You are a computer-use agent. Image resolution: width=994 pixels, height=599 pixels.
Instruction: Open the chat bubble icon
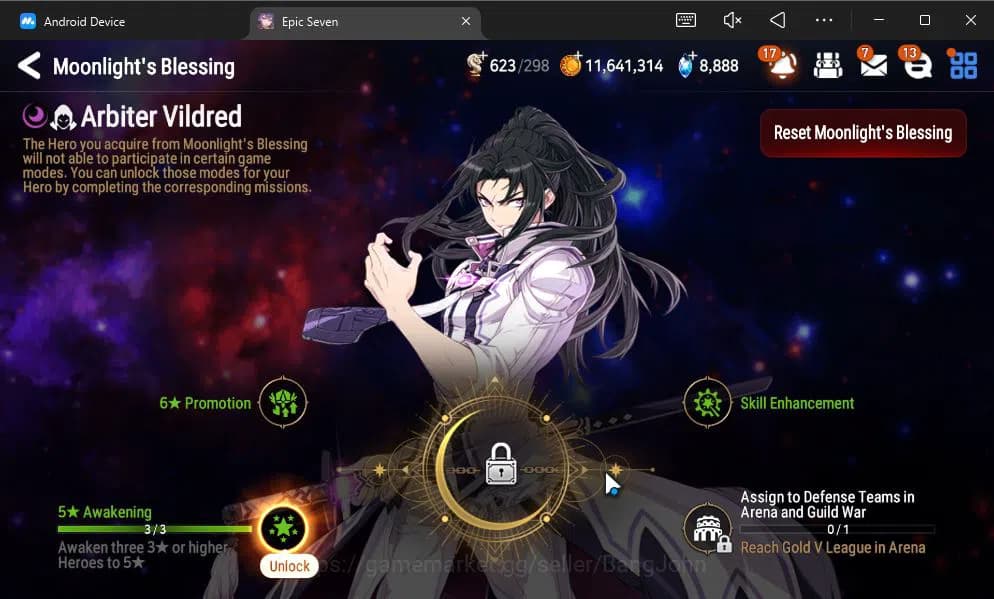(x=917, y=66)
